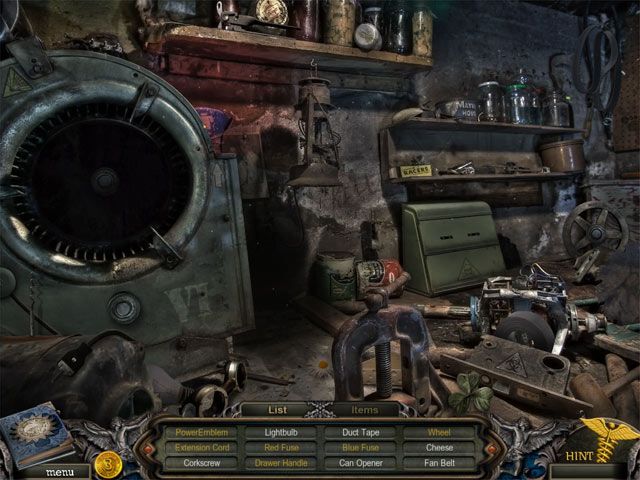
Task: Choose Fan Belt from the list
Action: 439,462
